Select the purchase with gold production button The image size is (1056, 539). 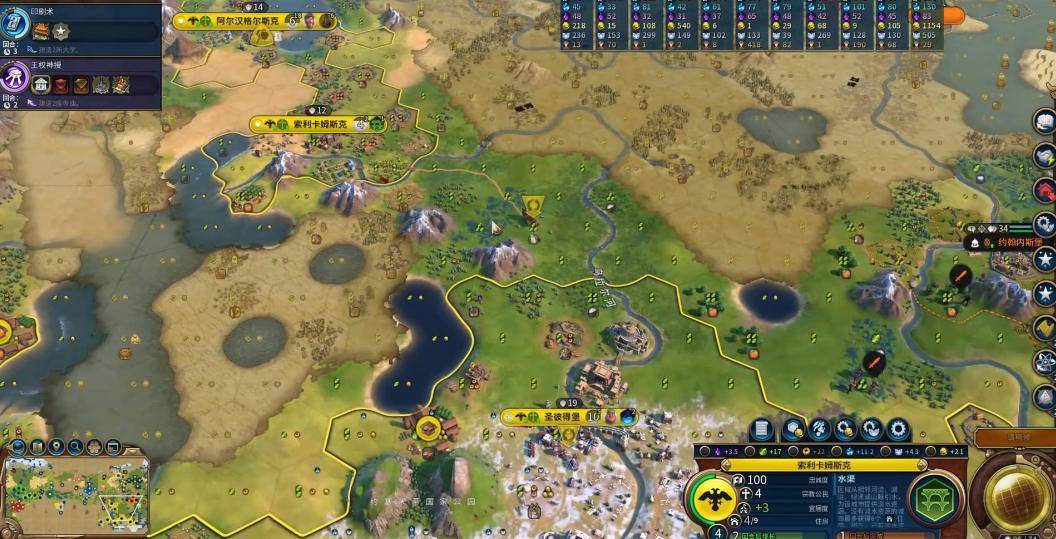846,430
